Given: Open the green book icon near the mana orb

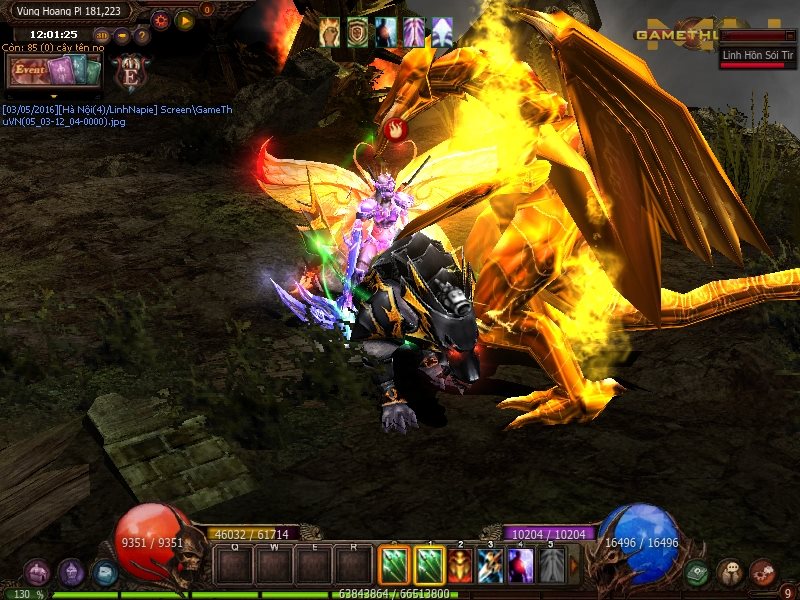Looking at the screenshot, I should [x=697, y=572].
